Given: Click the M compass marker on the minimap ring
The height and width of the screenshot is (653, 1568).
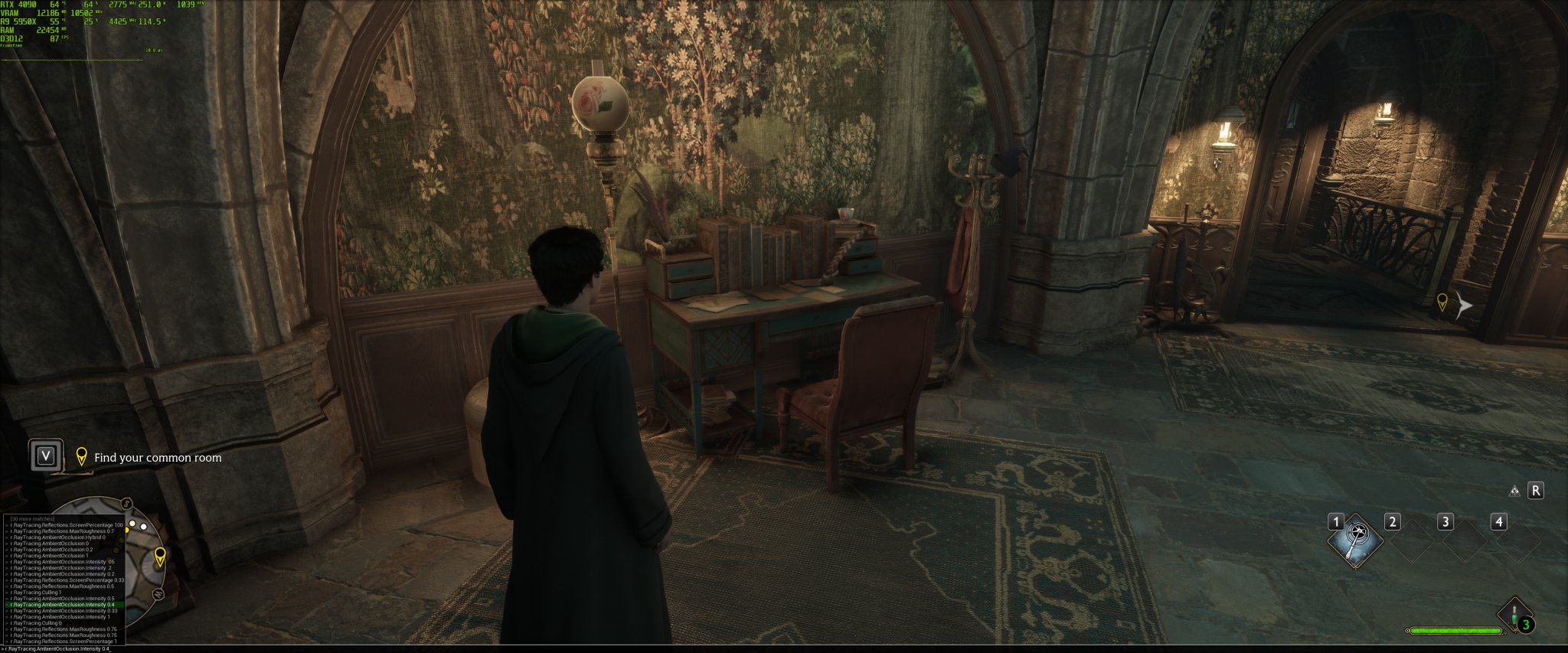Looking at the screenshot, I should tap(158, 594).
